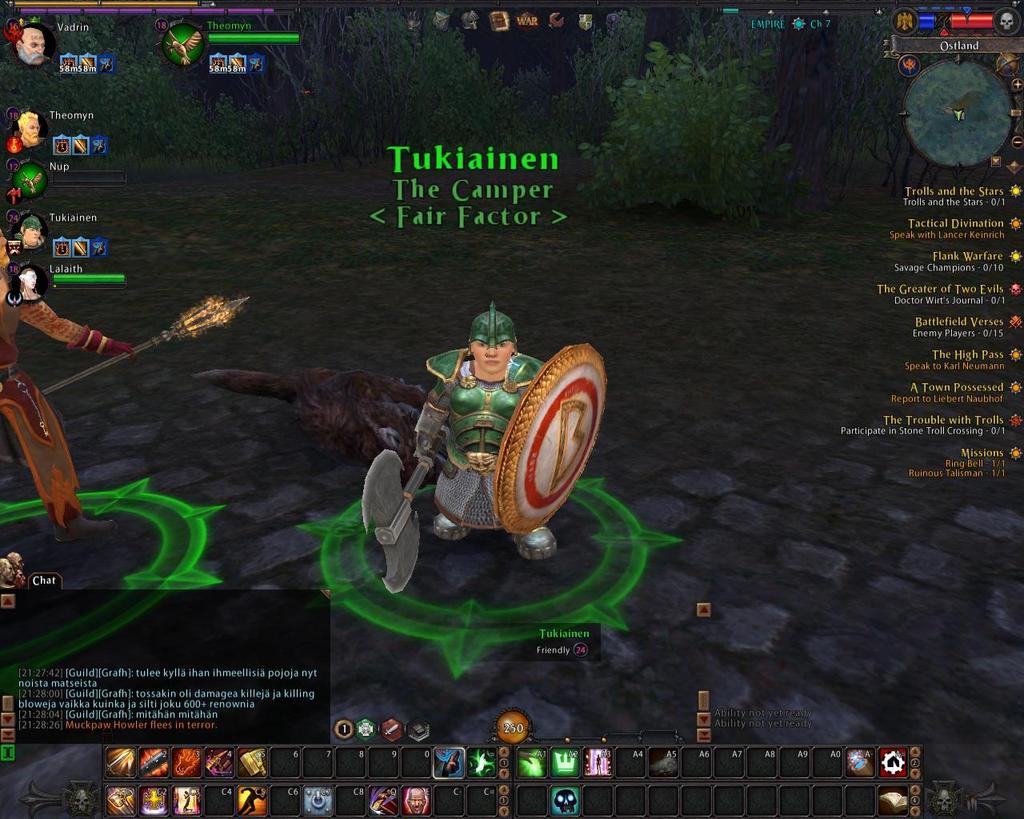This screenshot has height=819, width=1024.
Task: Open the Battlefield Verses quest tracker entry
Action: pyautogui.click(x=958, y=322)
